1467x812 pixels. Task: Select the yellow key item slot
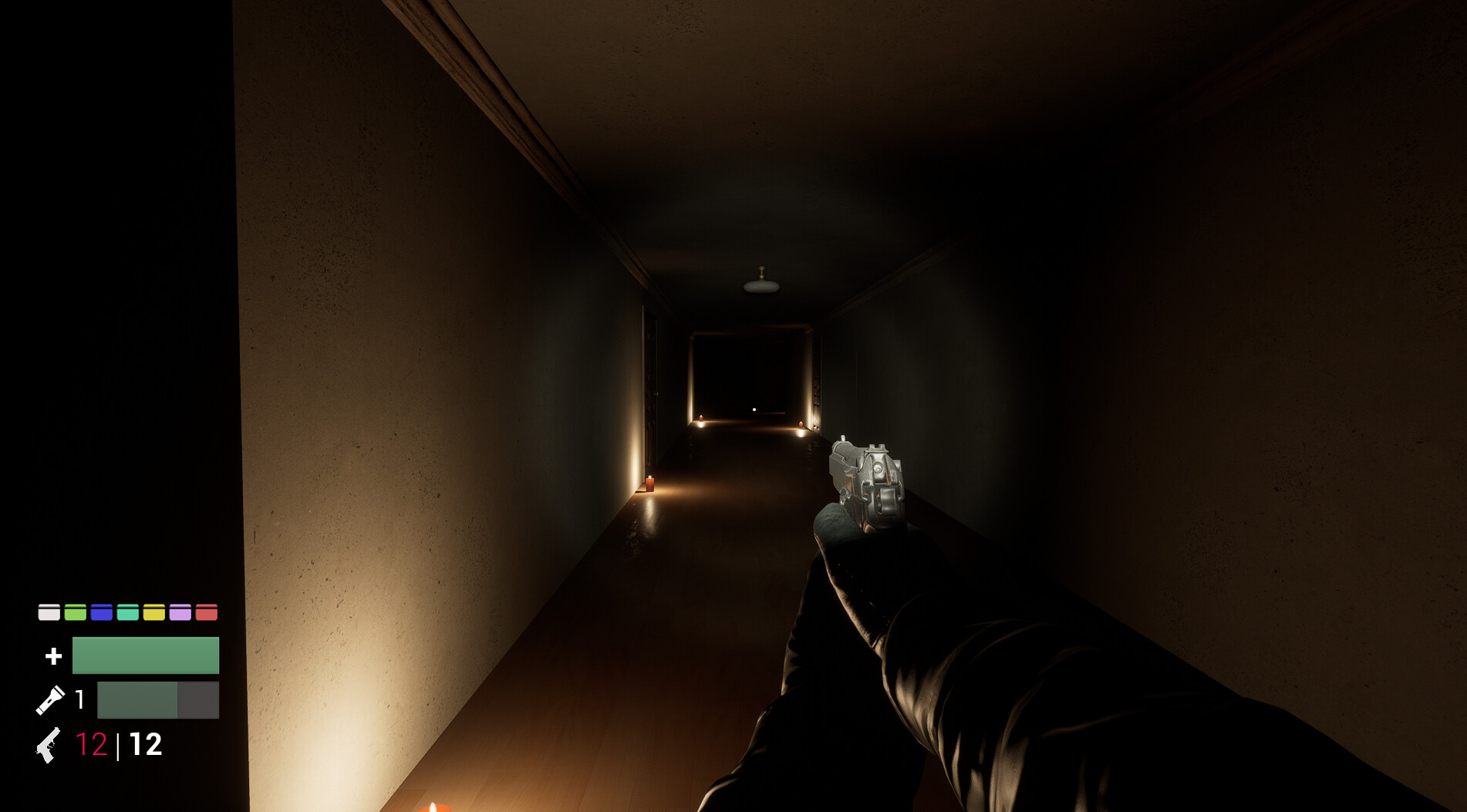coord(153,614)
